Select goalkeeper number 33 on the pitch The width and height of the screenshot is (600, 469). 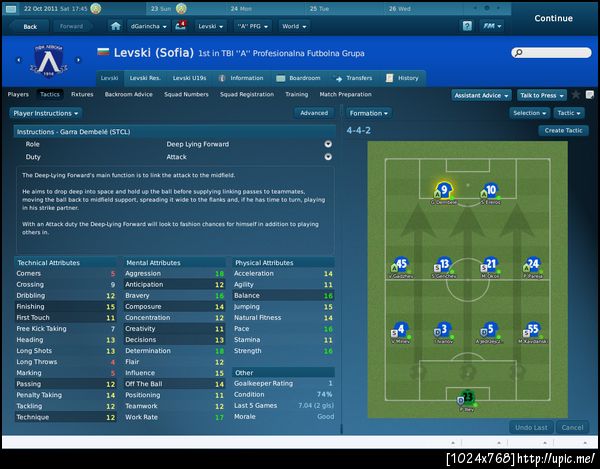pos(466,400)
